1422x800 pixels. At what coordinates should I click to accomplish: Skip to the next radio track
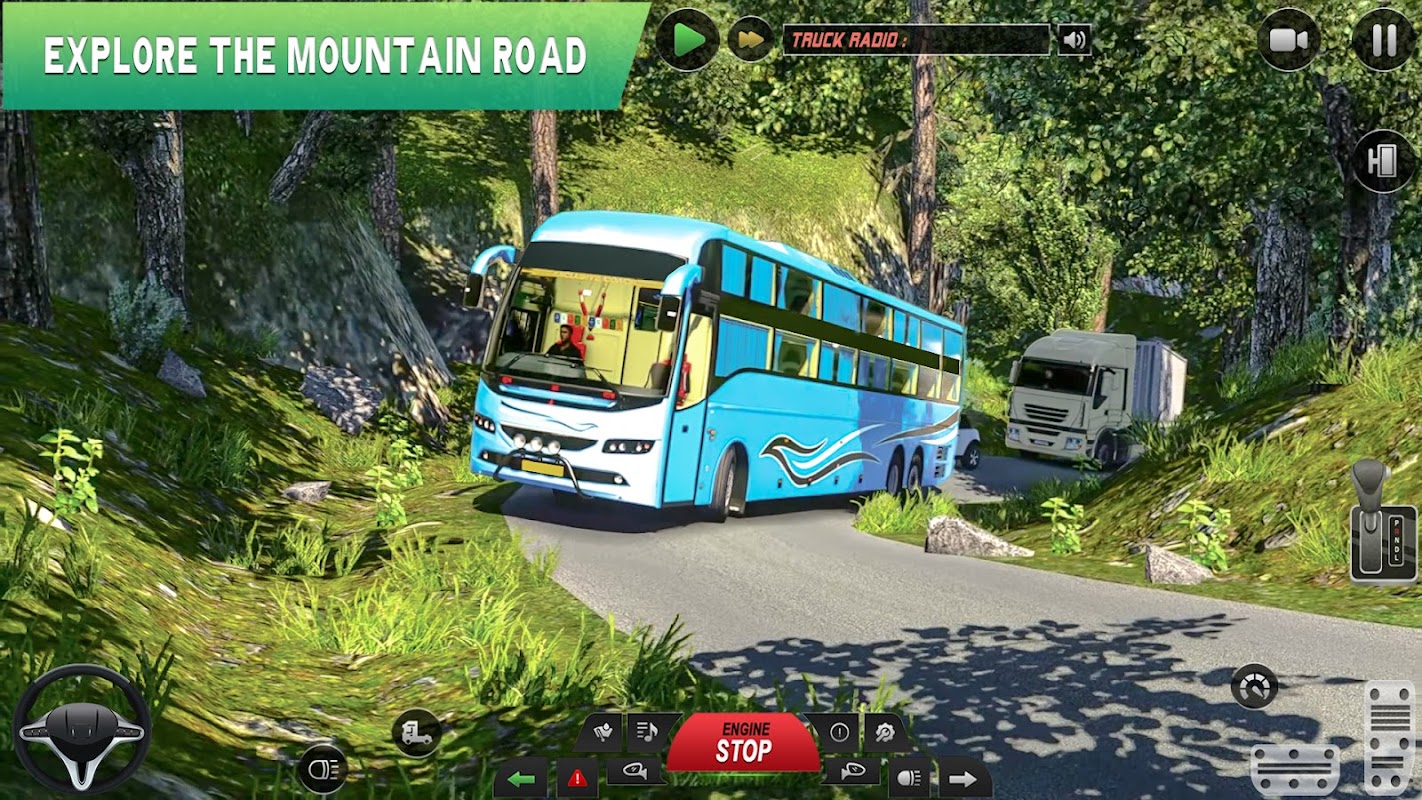[750, 40]
